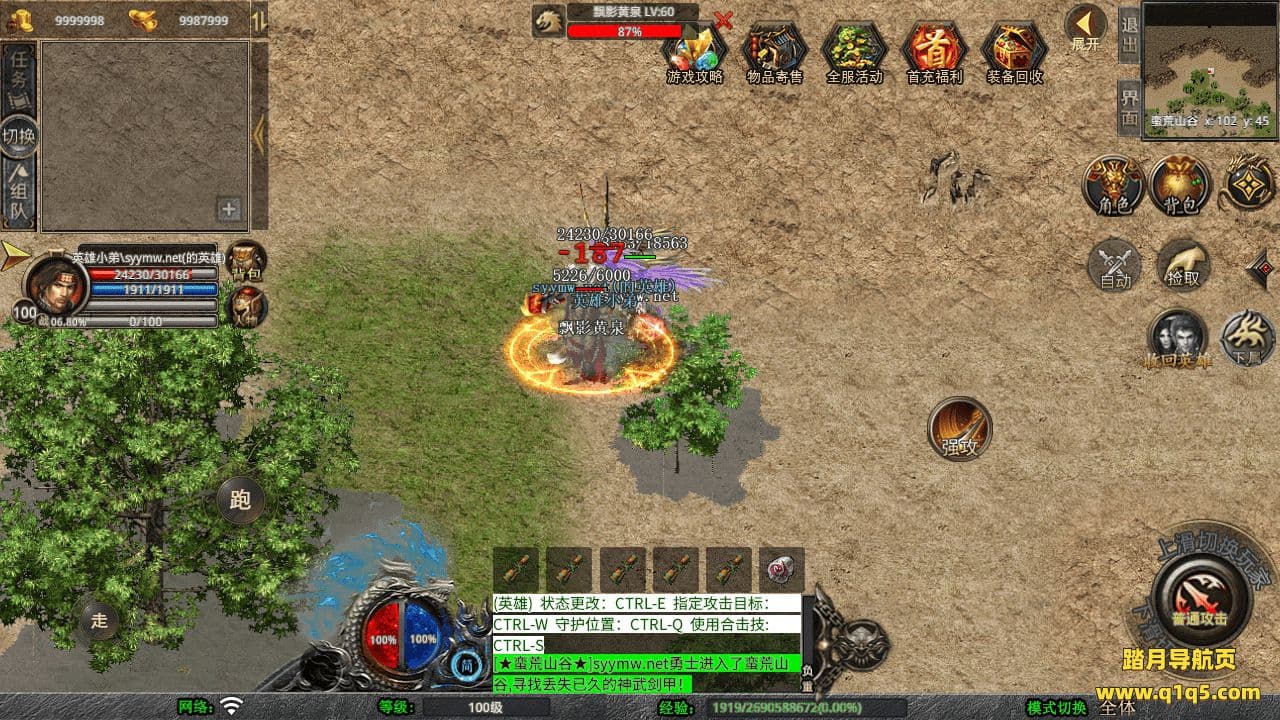The height and width of the screenshot is (720, 1280).
Task: Switch movement to 走 walk
Action: click(x=99, y=620)
